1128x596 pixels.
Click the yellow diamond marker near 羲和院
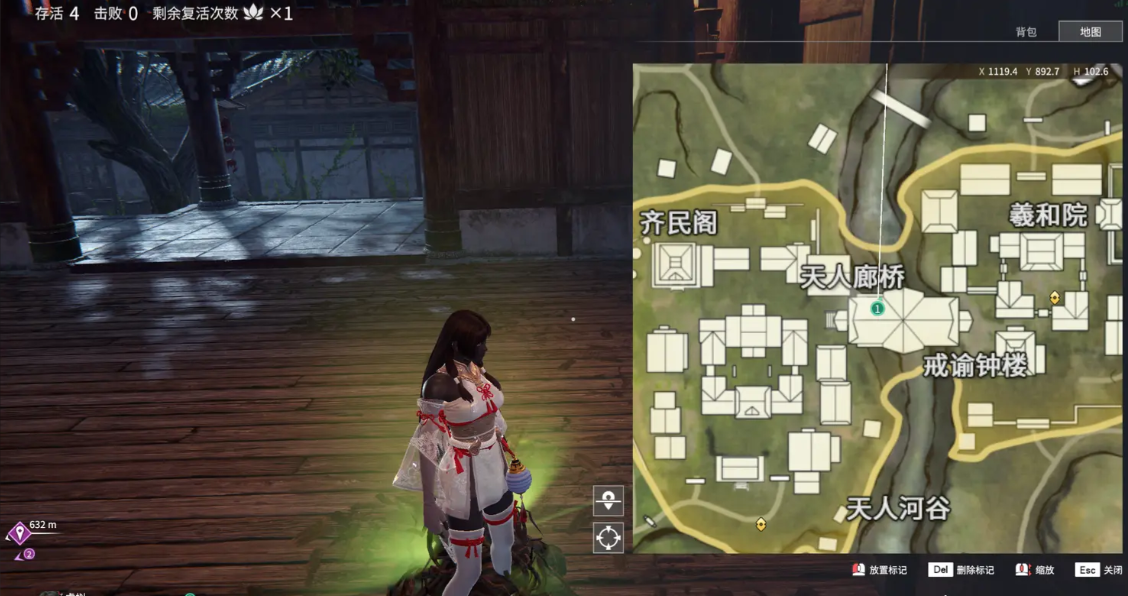coord(1054,298)
